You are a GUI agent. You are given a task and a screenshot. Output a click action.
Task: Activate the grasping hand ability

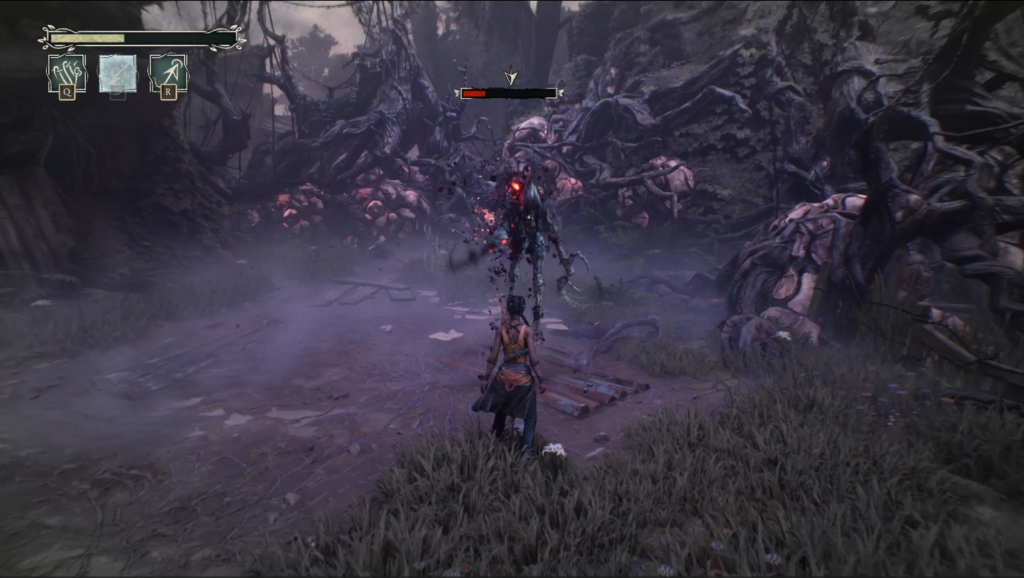point(66,73)
